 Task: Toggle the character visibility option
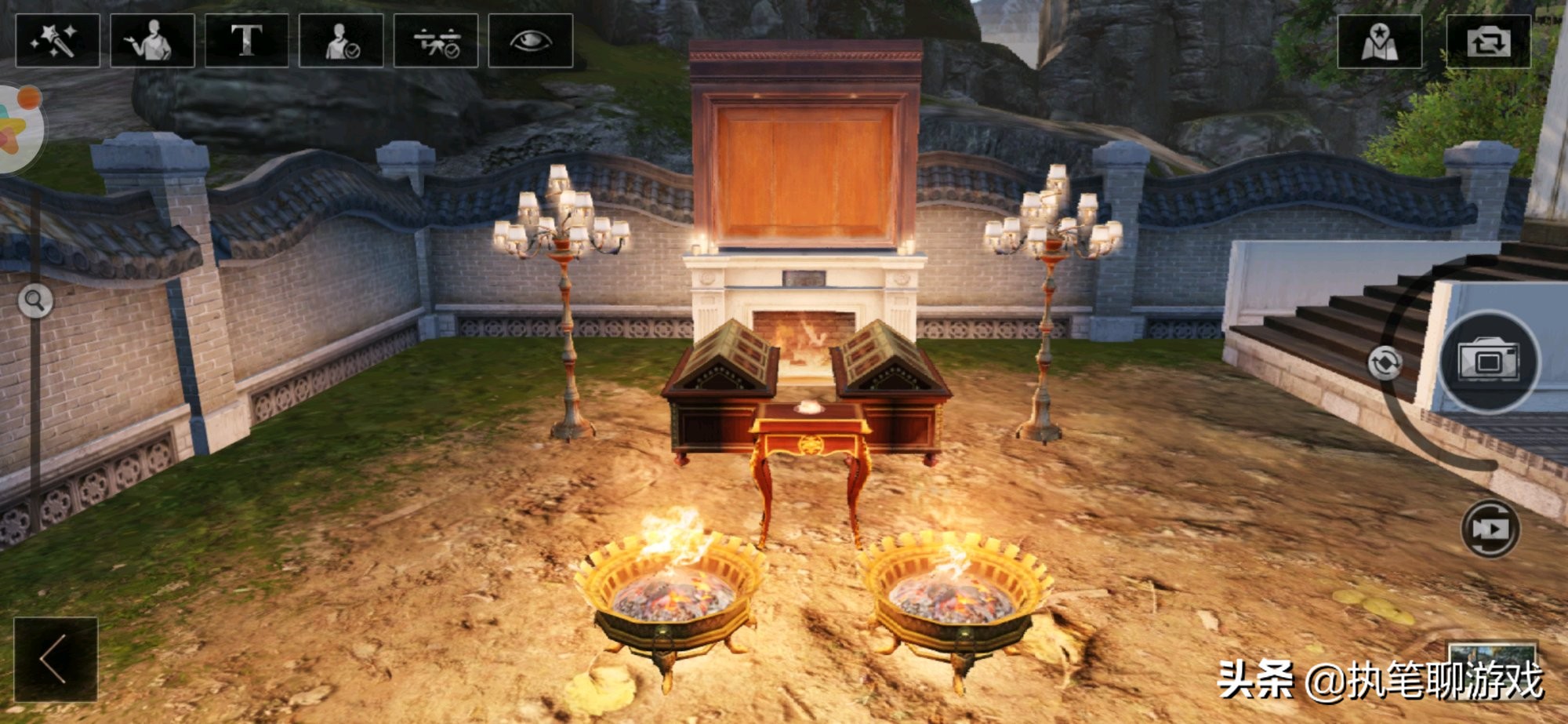coord(341,41)
